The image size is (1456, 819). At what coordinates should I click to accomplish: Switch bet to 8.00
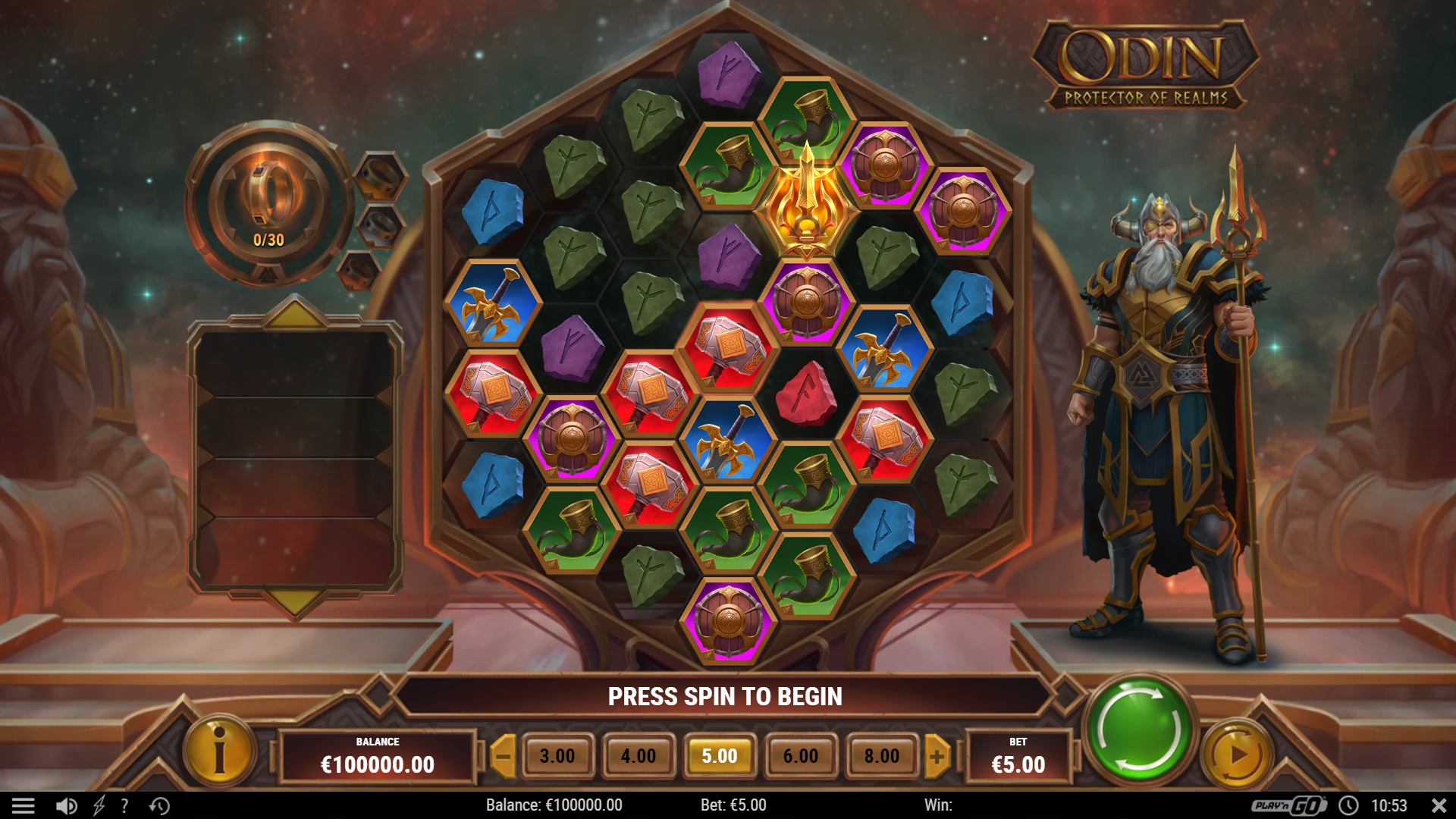[x=880, y=755]
